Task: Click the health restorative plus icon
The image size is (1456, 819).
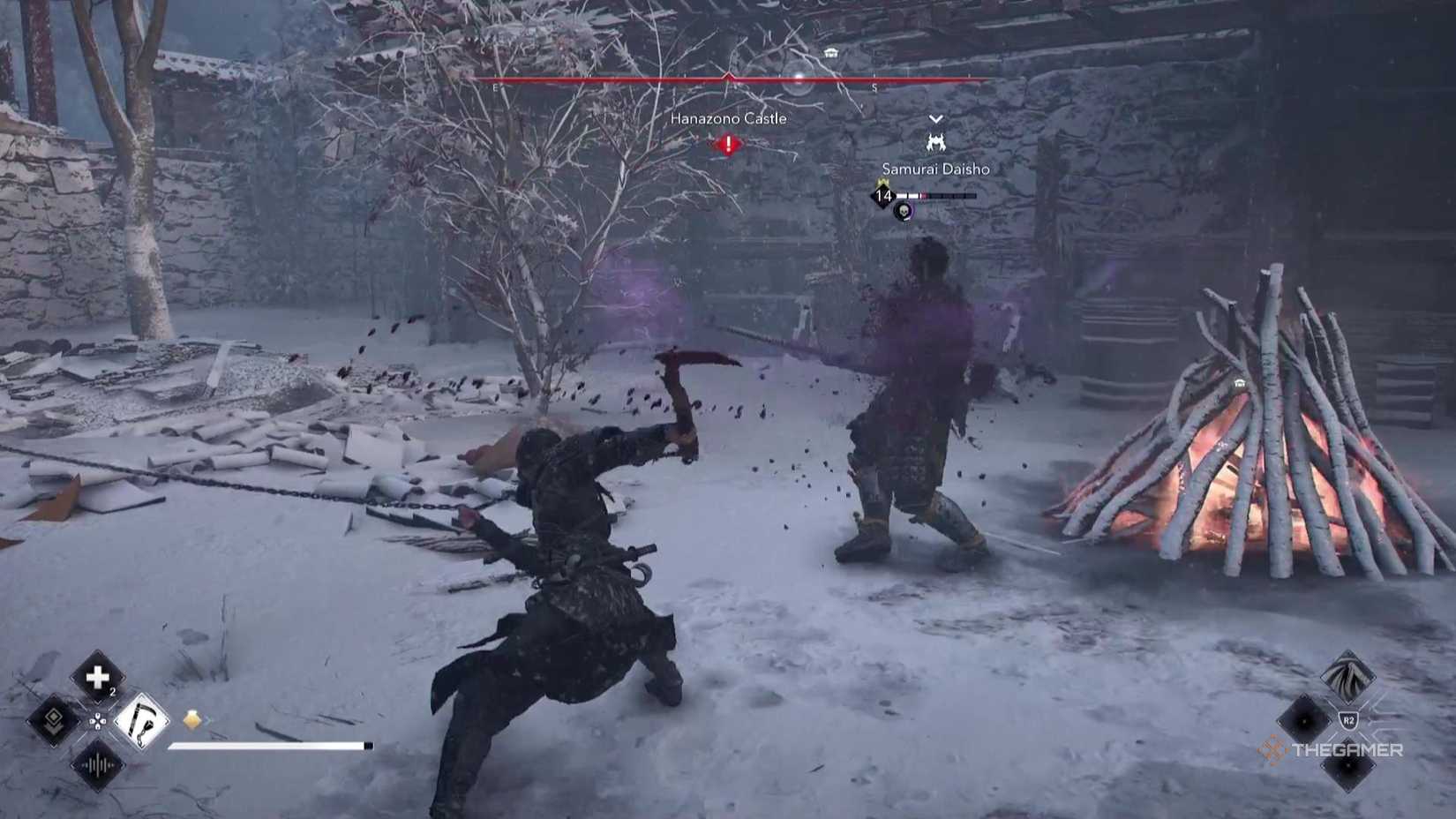Action: click(x=97, y=677)
